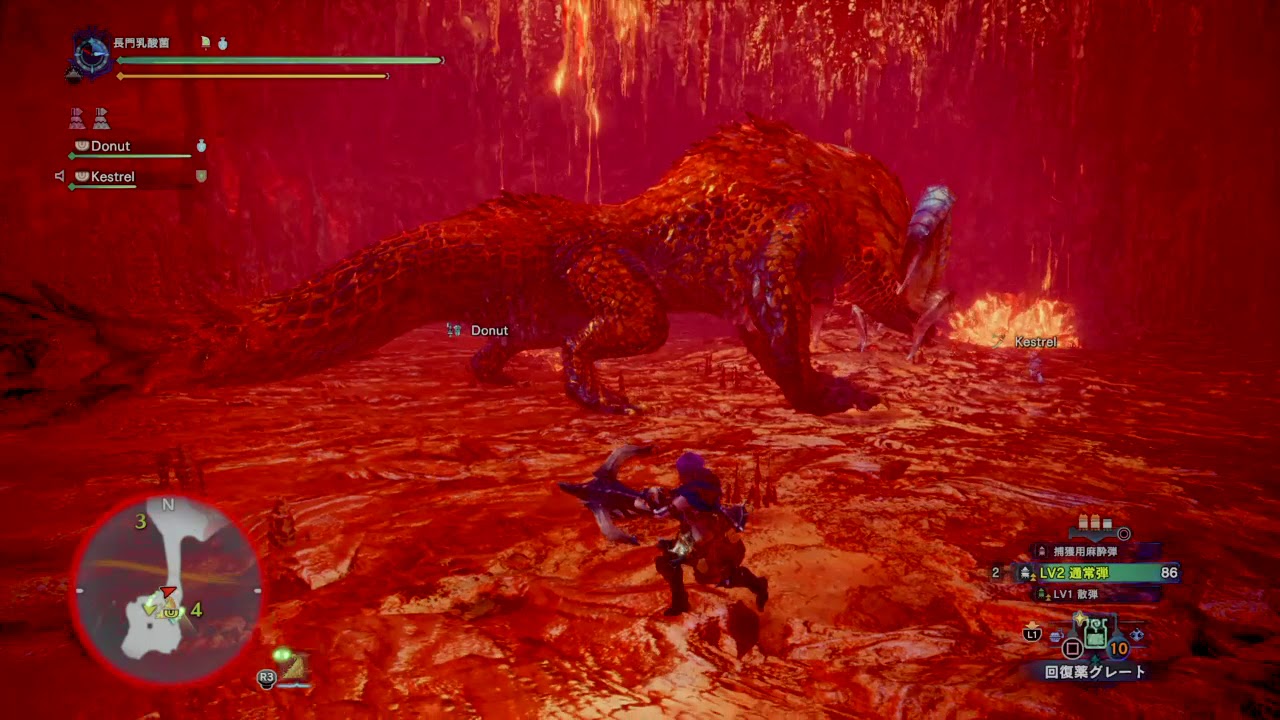Choose the 捕獲用麻酔弾 ammo entry
1280x720 pixels.
point(1090,551)
